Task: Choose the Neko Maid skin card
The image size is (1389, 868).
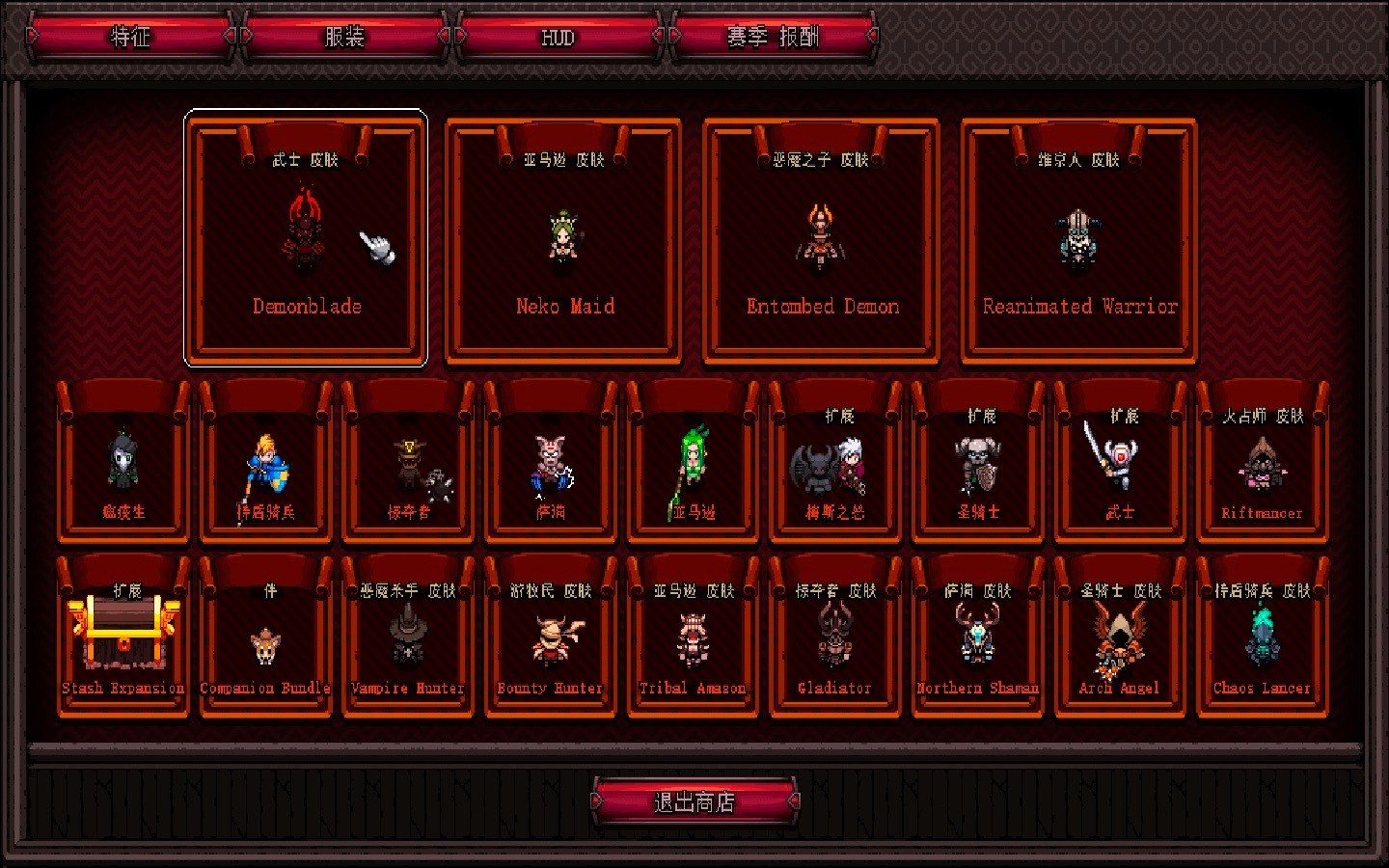Action: point(564,241)
